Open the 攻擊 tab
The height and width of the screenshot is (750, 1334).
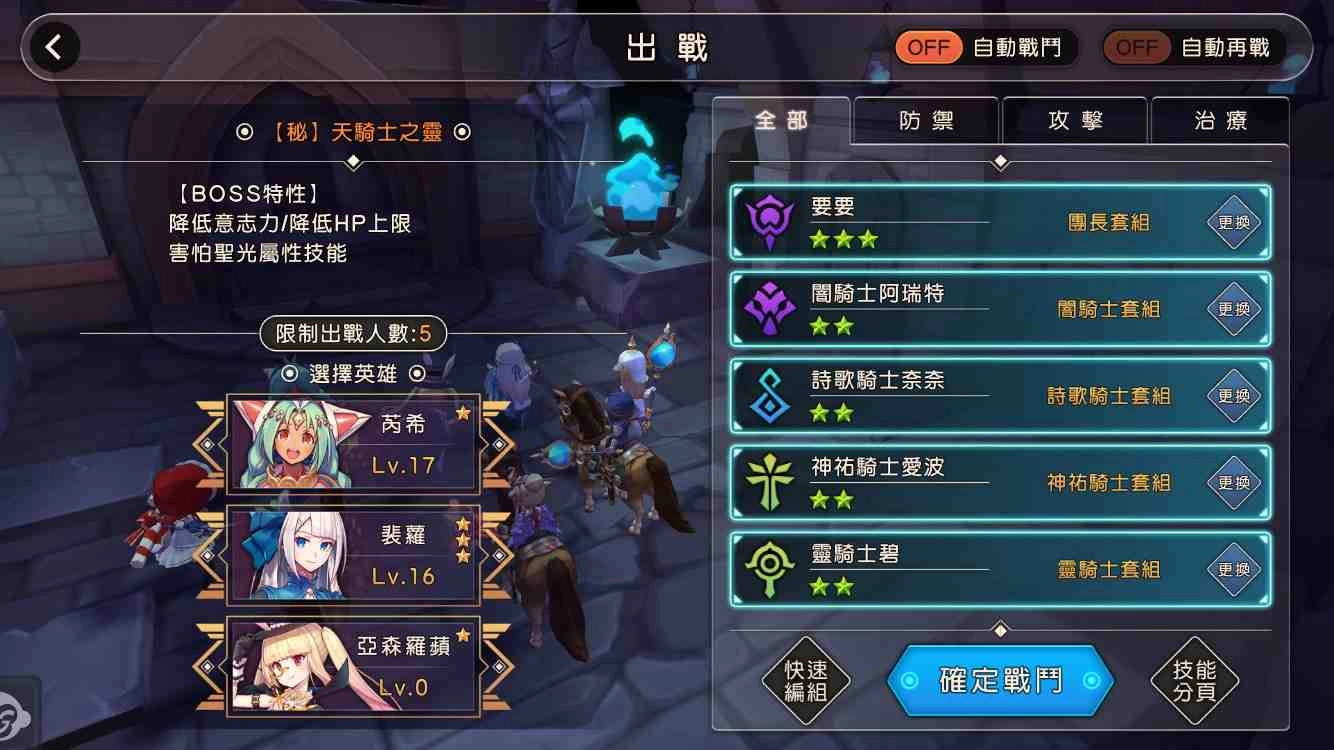point(1074,120)
